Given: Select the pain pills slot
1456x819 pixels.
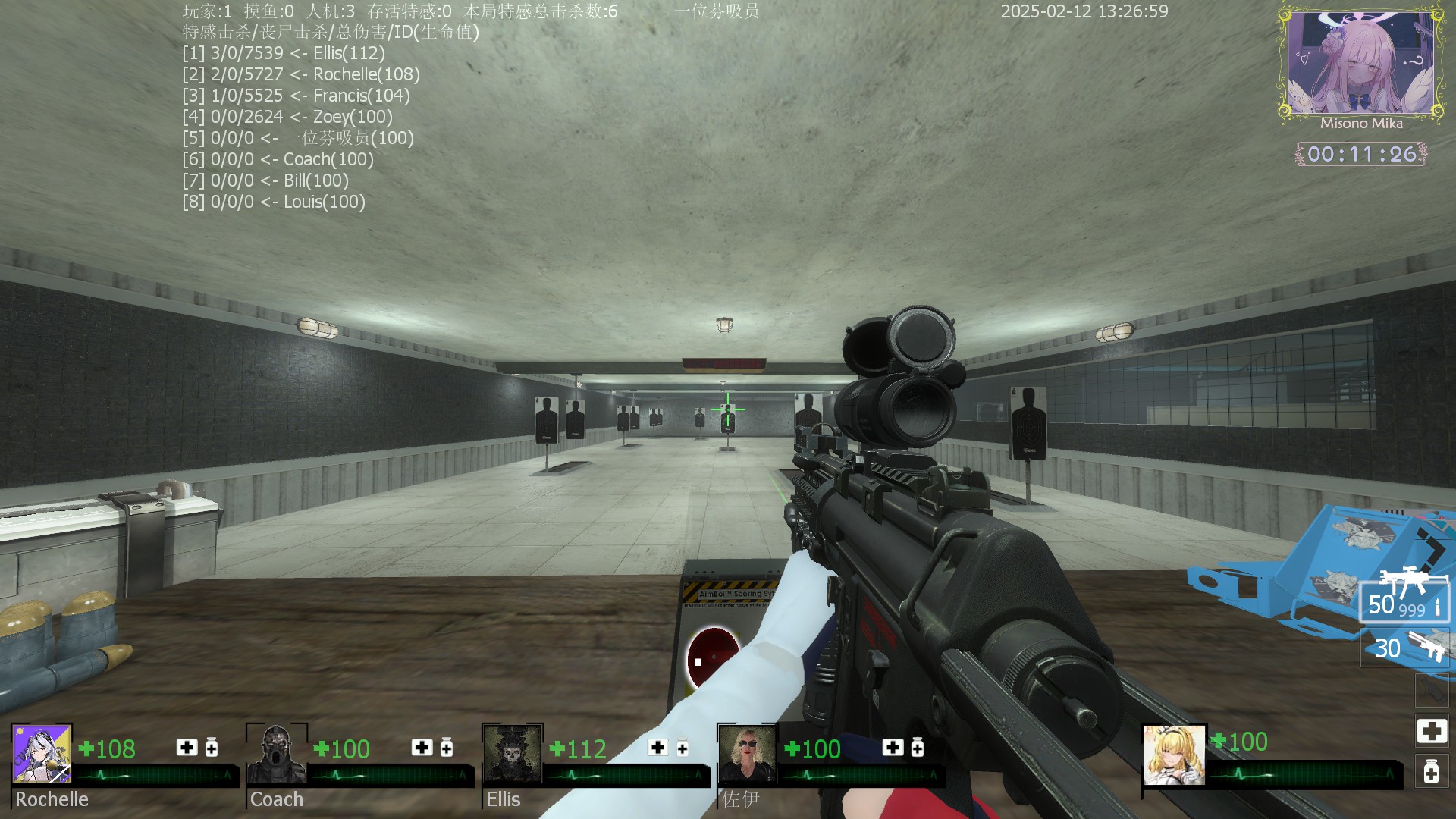Looking at the screenshot, I should point(1431,772).
